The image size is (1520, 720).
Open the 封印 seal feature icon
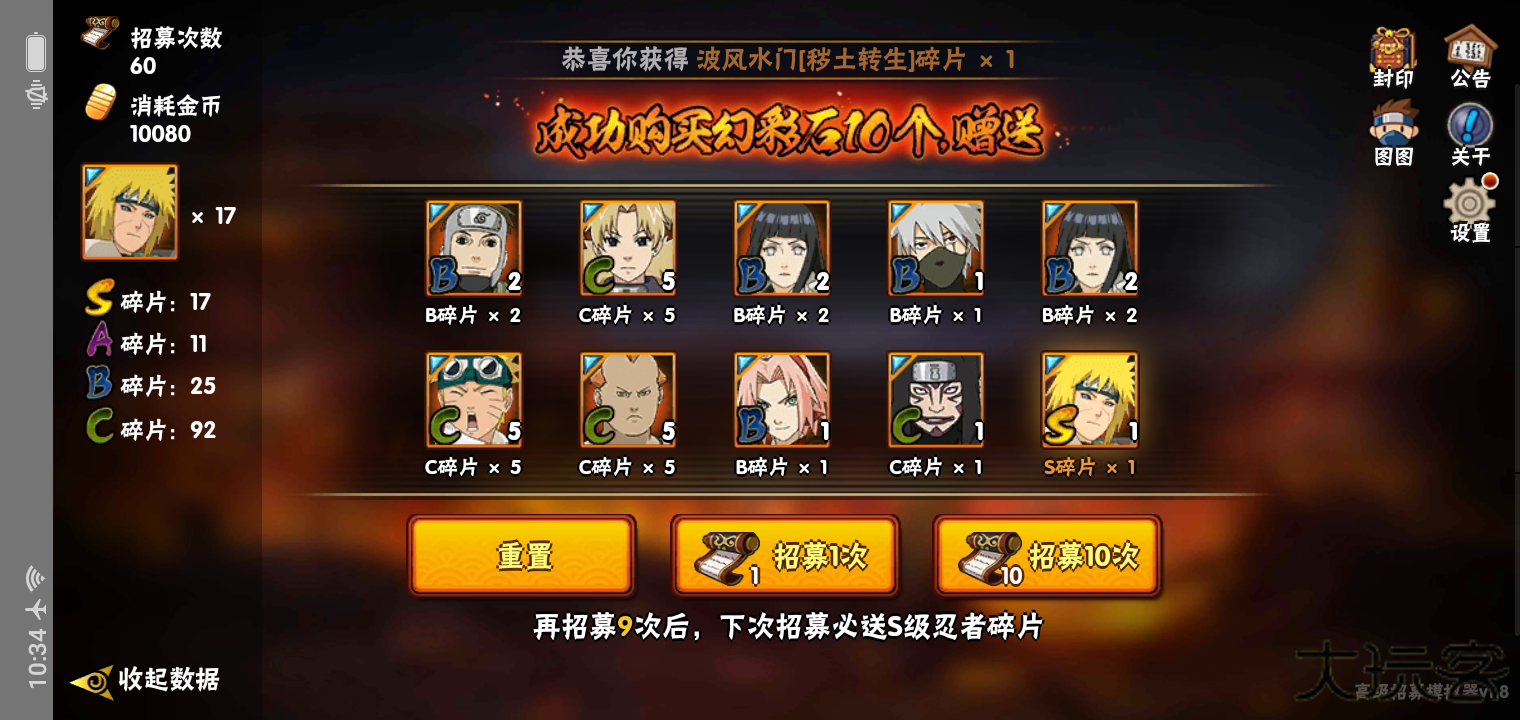click(1393, 50)
